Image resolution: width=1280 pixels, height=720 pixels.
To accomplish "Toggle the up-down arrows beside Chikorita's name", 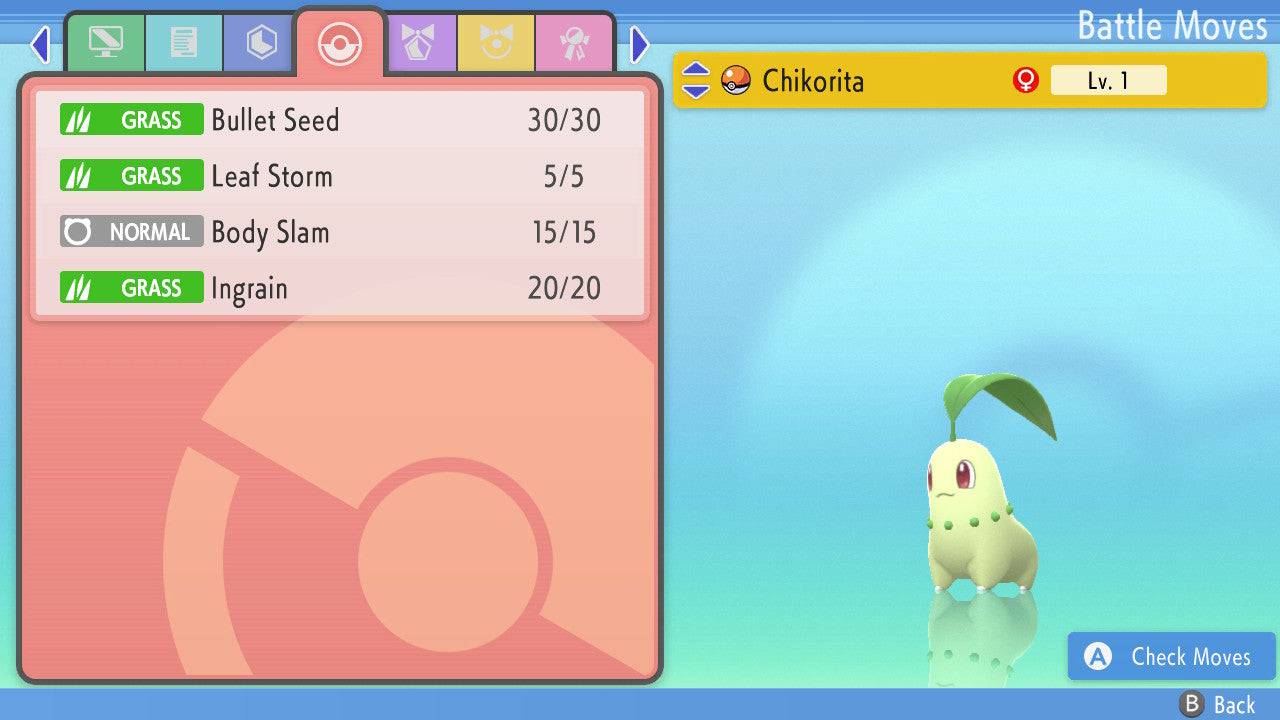I will pos(695,80).
